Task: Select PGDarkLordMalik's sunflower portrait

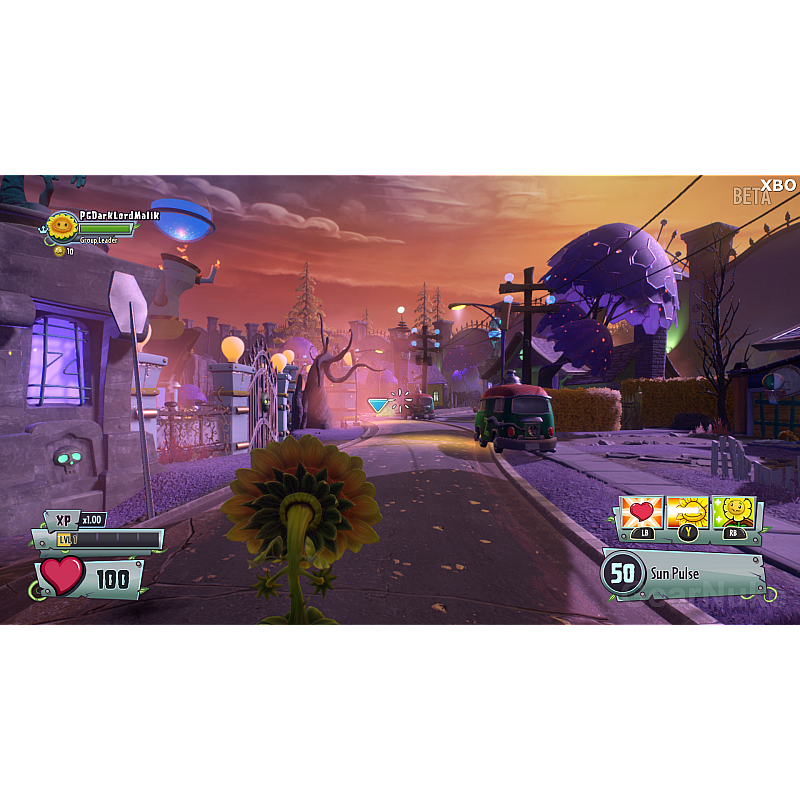Action: (63, 227)
